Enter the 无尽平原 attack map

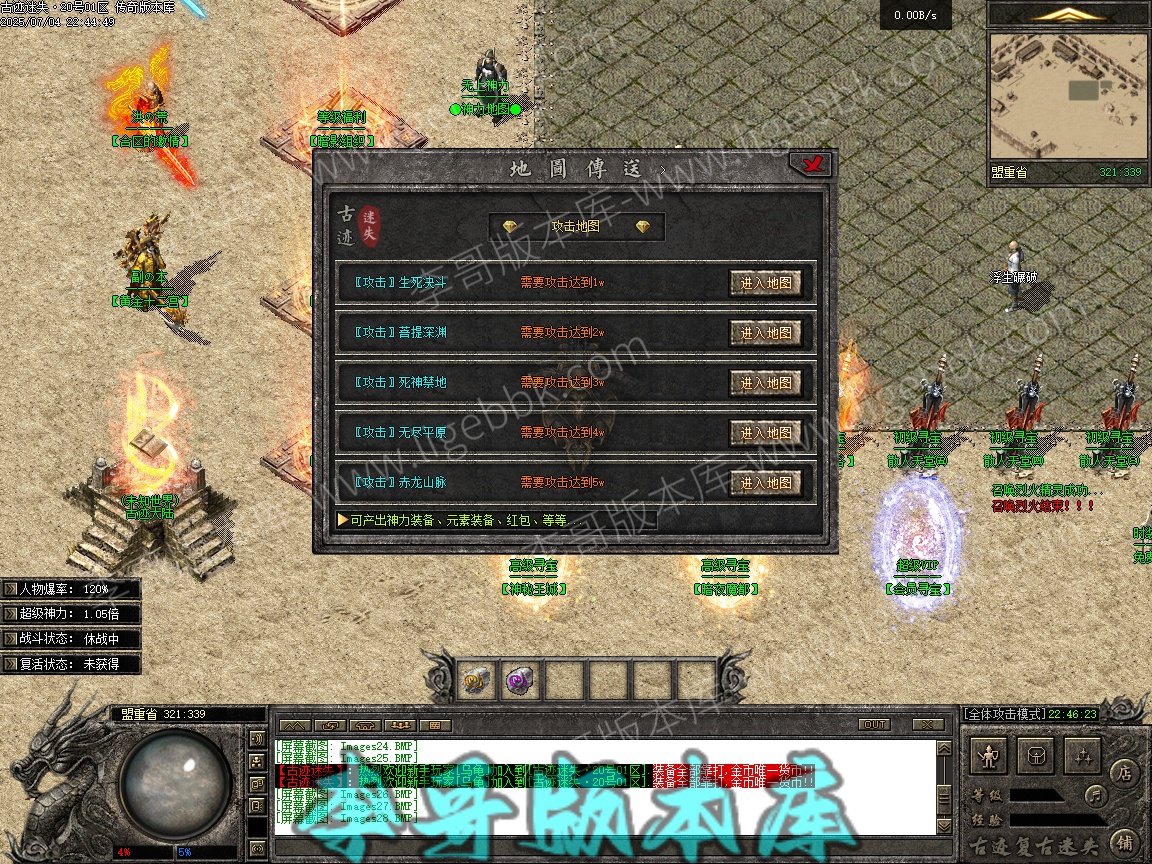tap(765, 433)
